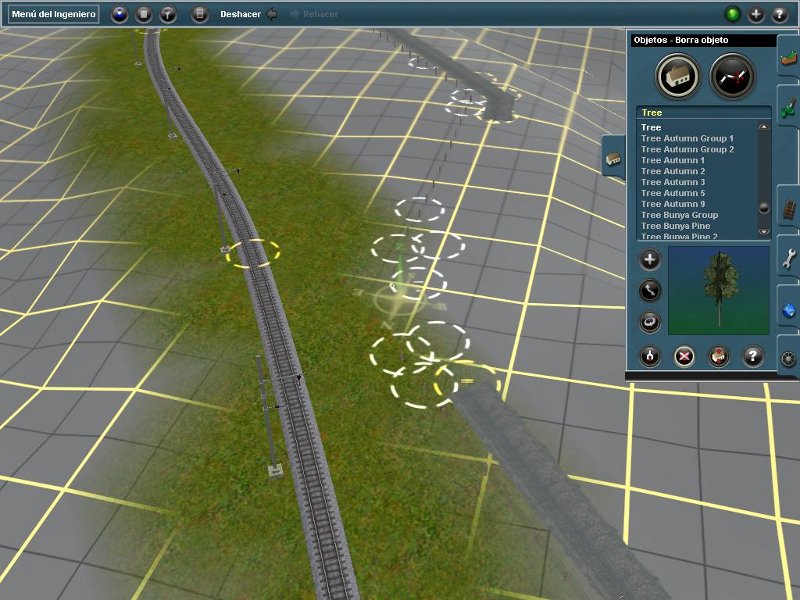
Task: Click the tree preview thumbnail
Action: pyautogui.click(x=718, y=290)
